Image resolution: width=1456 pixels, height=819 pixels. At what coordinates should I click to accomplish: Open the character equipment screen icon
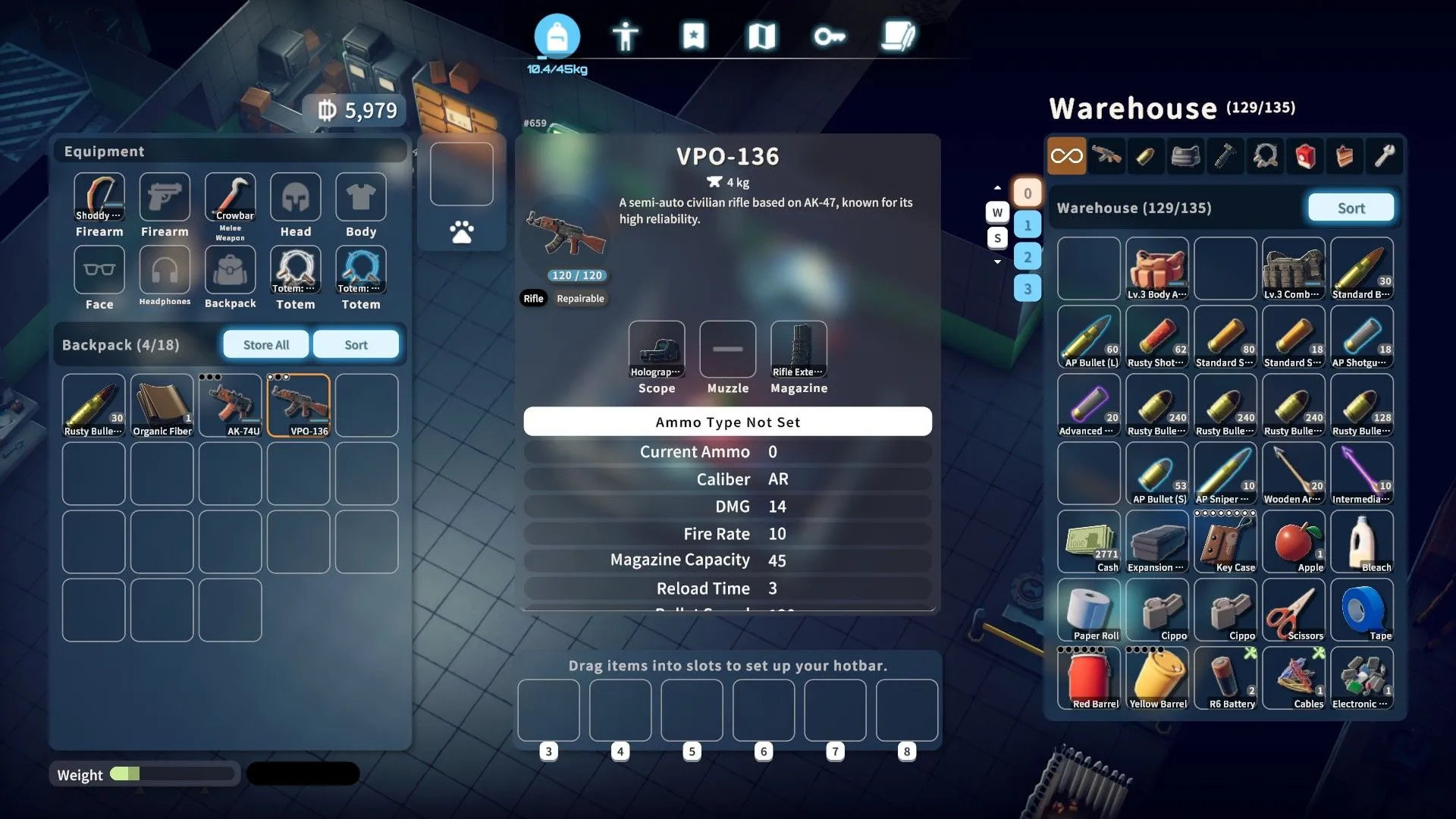point(626,34)
